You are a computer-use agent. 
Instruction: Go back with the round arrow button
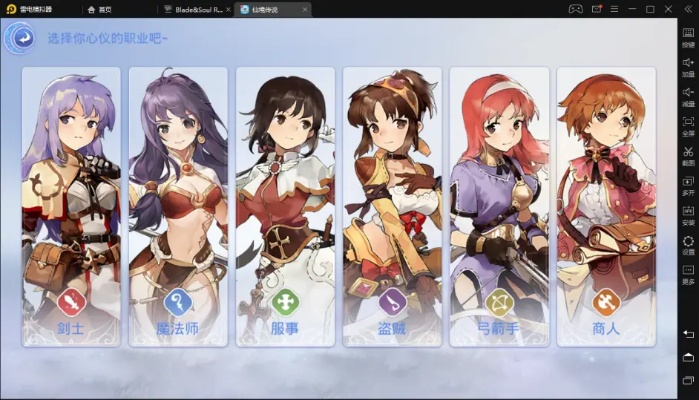(20, 38)
